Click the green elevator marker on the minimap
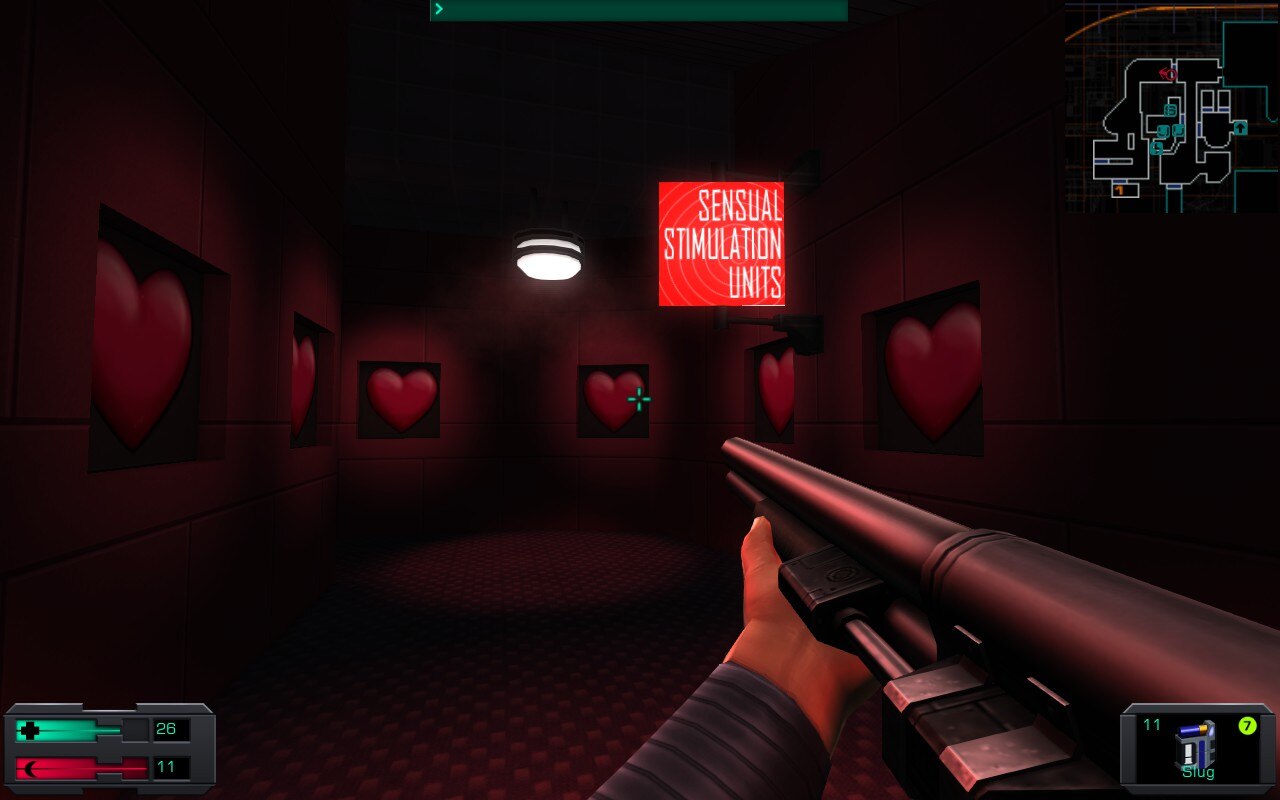Image resolution: width=1280 pixels, height=800 pixels. point(1241,128)
